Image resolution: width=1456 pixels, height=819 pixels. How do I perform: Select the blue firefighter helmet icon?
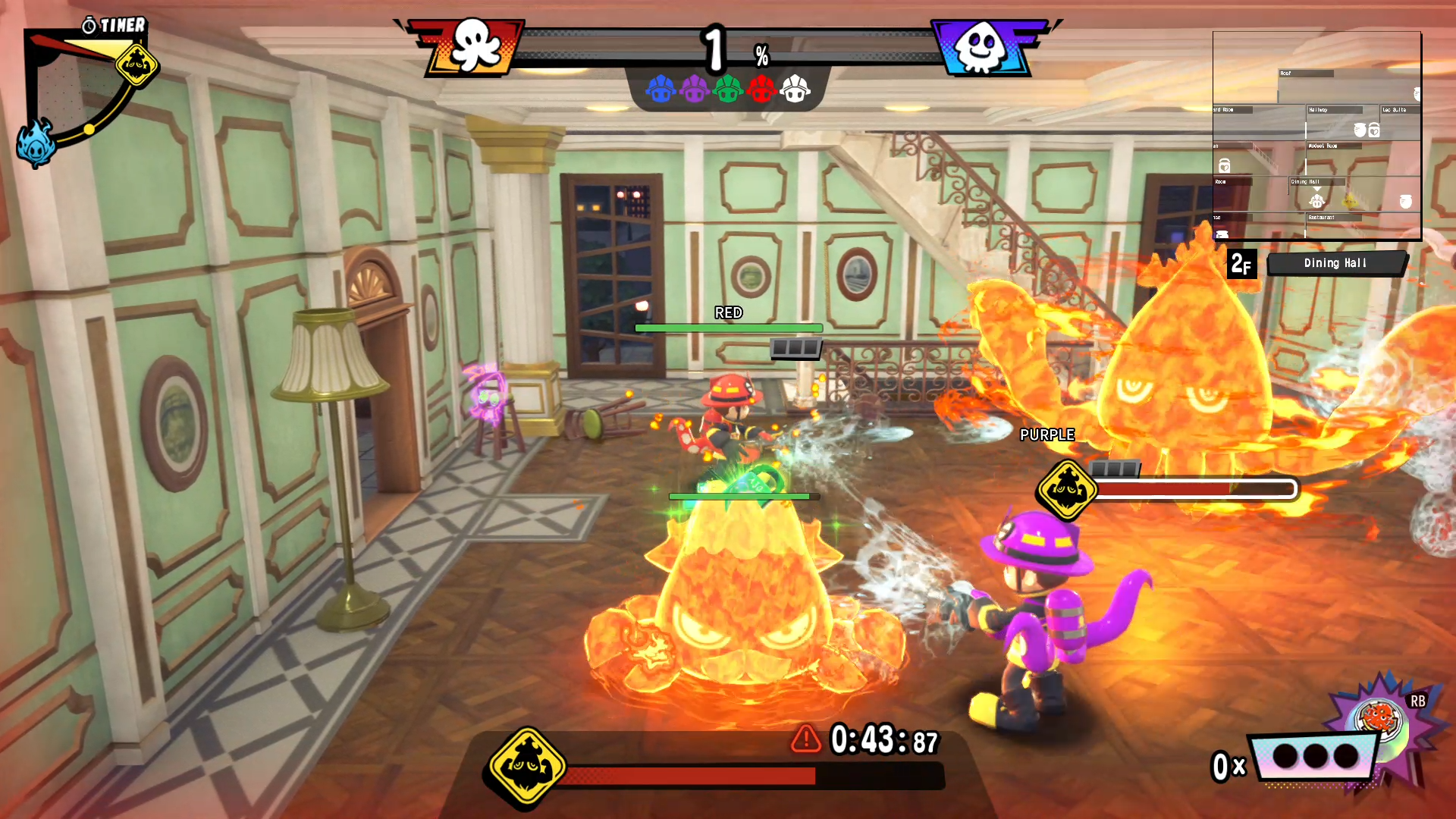[661, 89]
